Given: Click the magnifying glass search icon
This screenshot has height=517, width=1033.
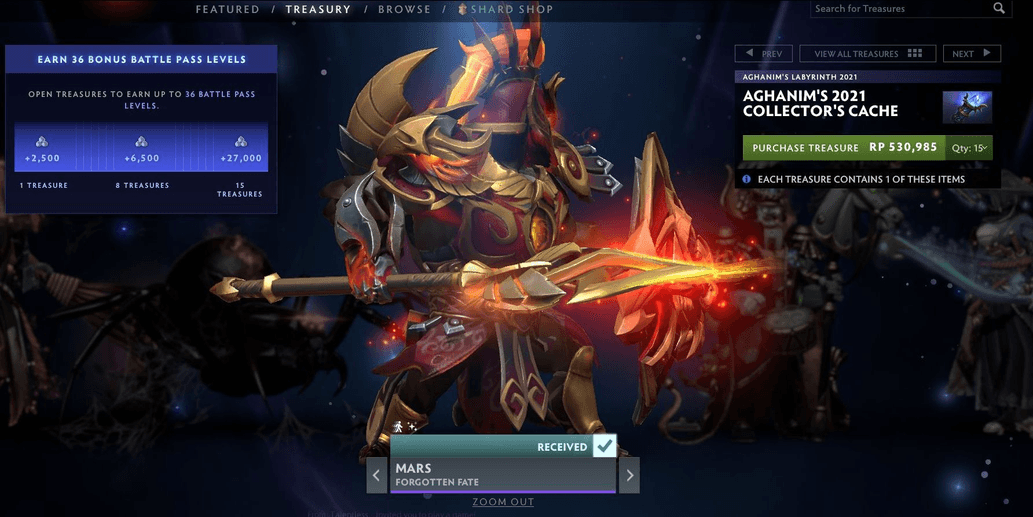Looking at the screenshot, I should click(999, 9).
